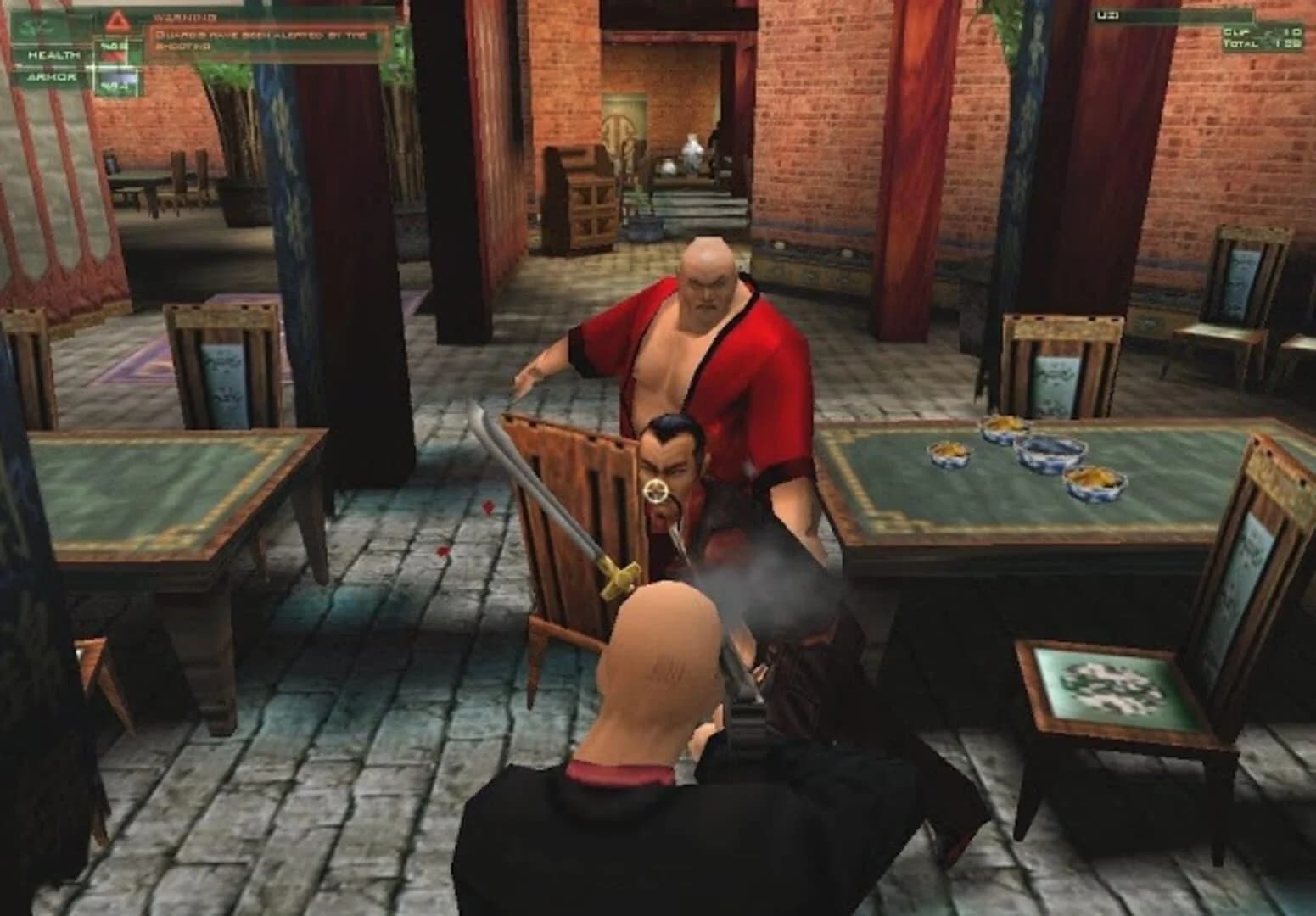Select the HEALTH status indicator
Image resolution: width=1316 pixels, height=916 pixels.
pos(53,56)
